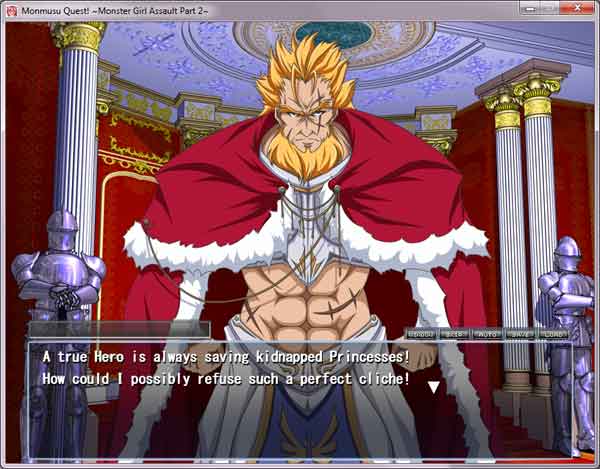Skip the dialogue with the Skip button
Viewport: 600px width, 469px height.
coord(453,333)
